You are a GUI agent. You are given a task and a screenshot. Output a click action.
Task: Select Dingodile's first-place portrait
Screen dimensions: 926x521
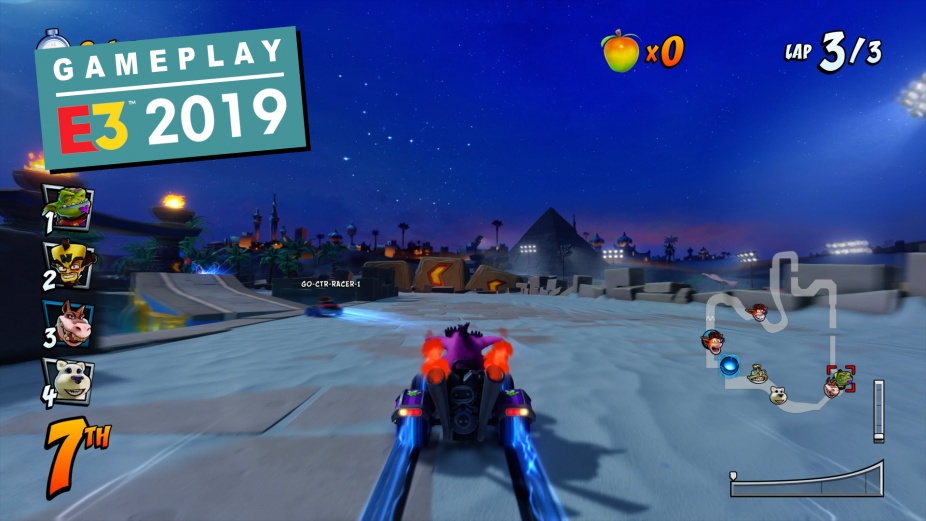pos(72,207)
